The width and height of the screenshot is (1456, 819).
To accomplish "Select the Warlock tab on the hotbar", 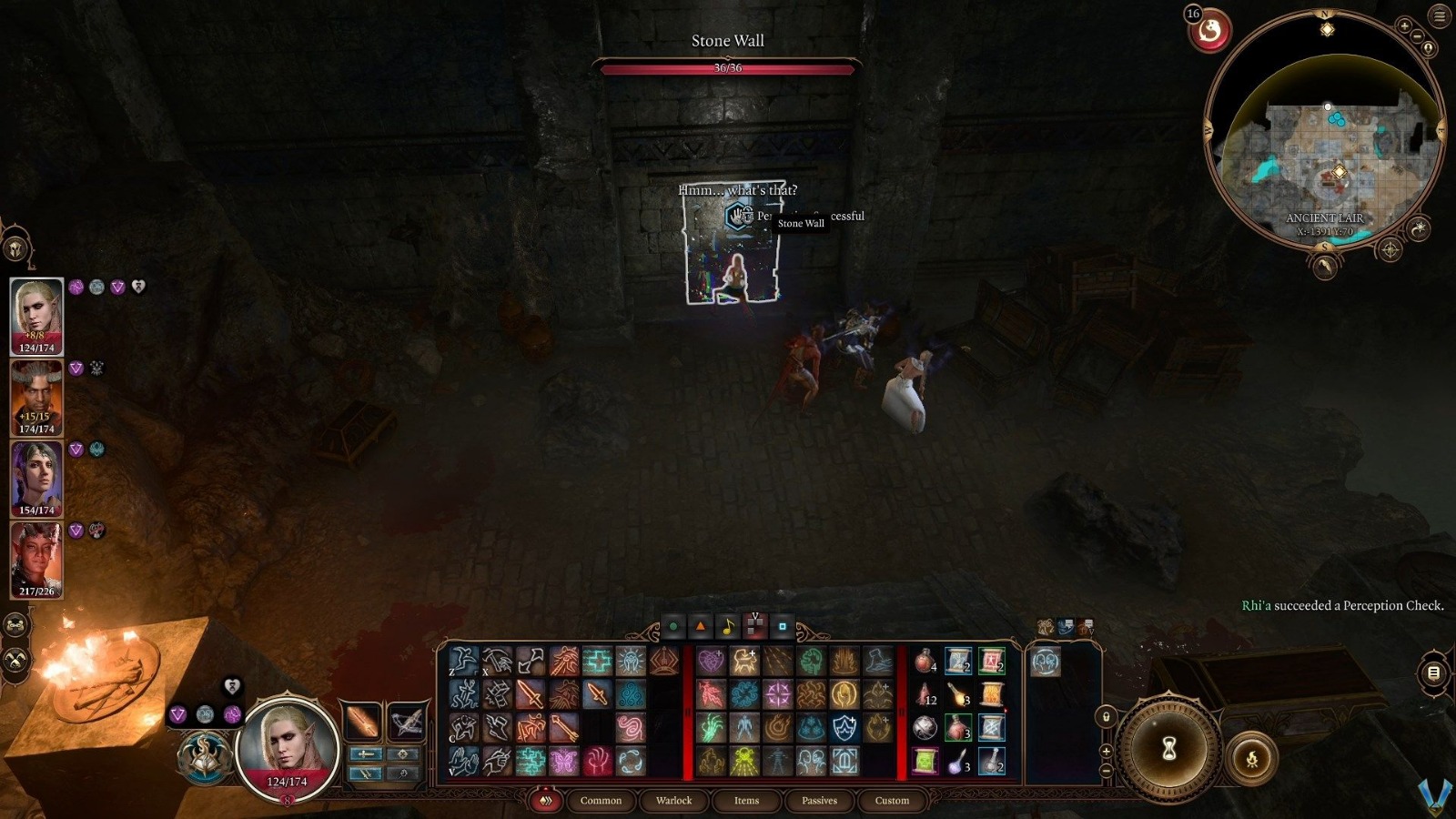I will [x=673, y=801].
